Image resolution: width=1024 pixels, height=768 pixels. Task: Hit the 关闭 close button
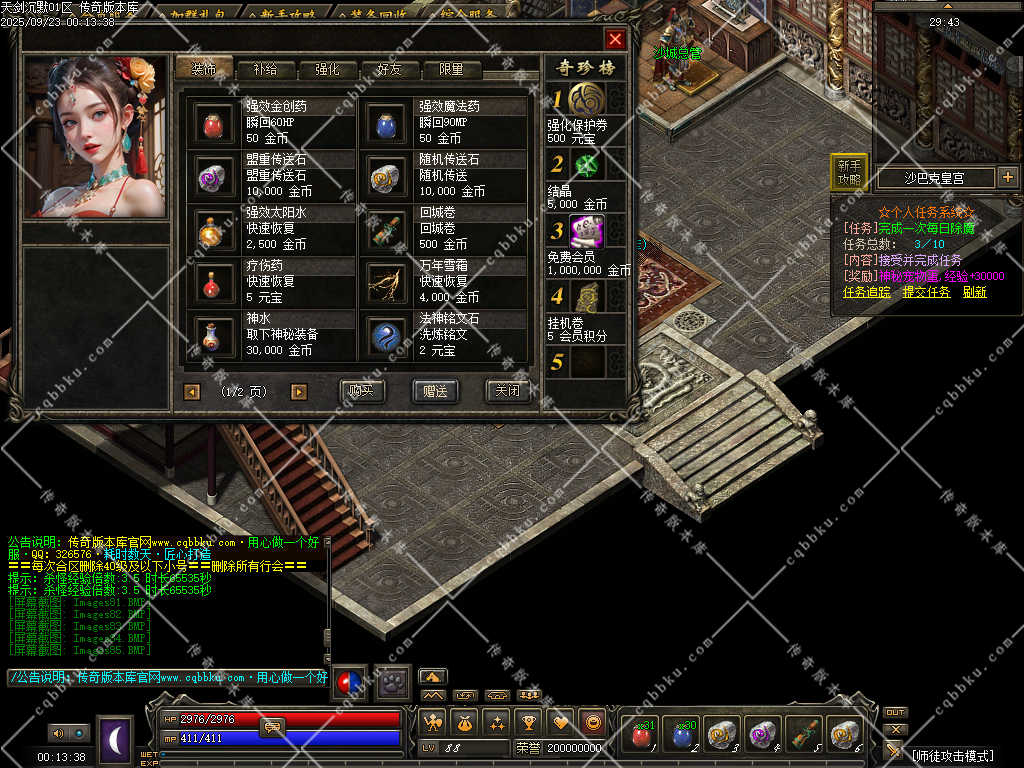click(x=507, y=391)
